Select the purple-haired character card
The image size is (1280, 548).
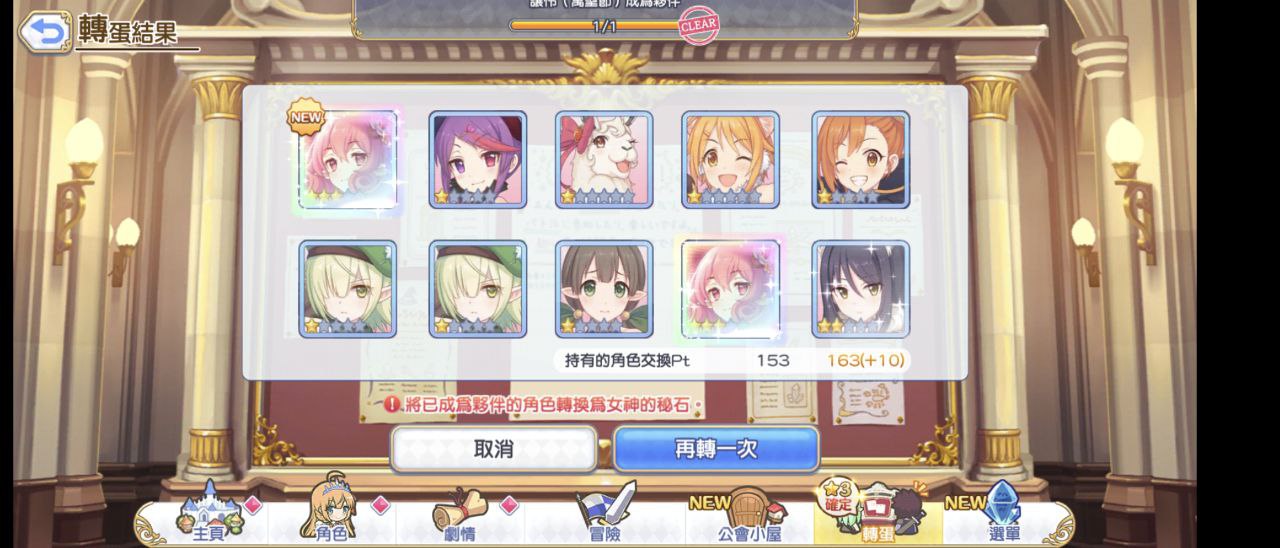[478, 160]
